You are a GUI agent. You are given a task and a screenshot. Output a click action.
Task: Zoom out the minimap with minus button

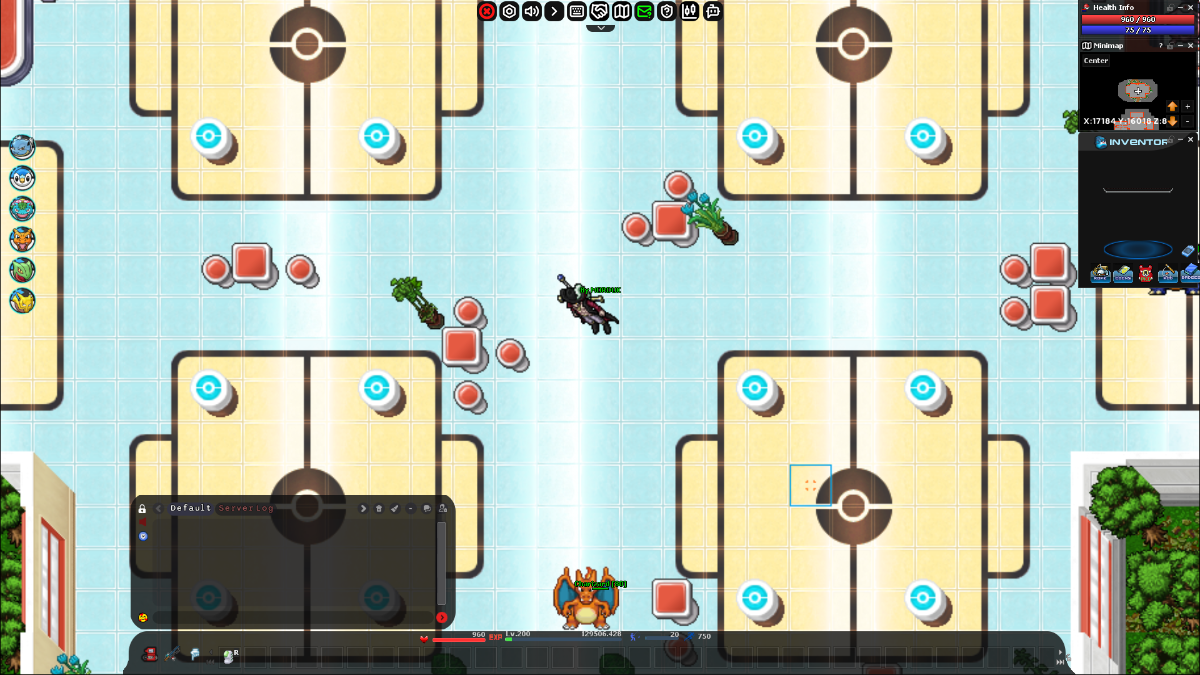[x=1187, y=121]
